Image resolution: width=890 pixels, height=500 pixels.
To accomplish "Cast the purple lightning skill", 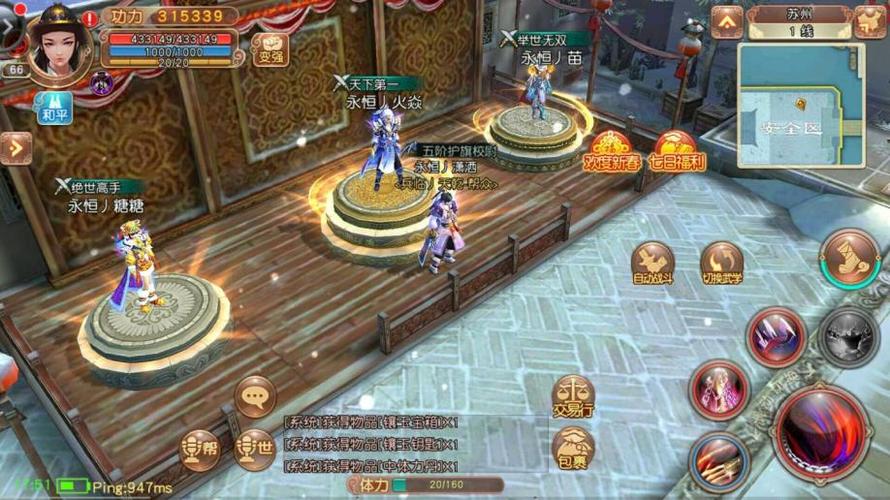I will click(776, 336).
